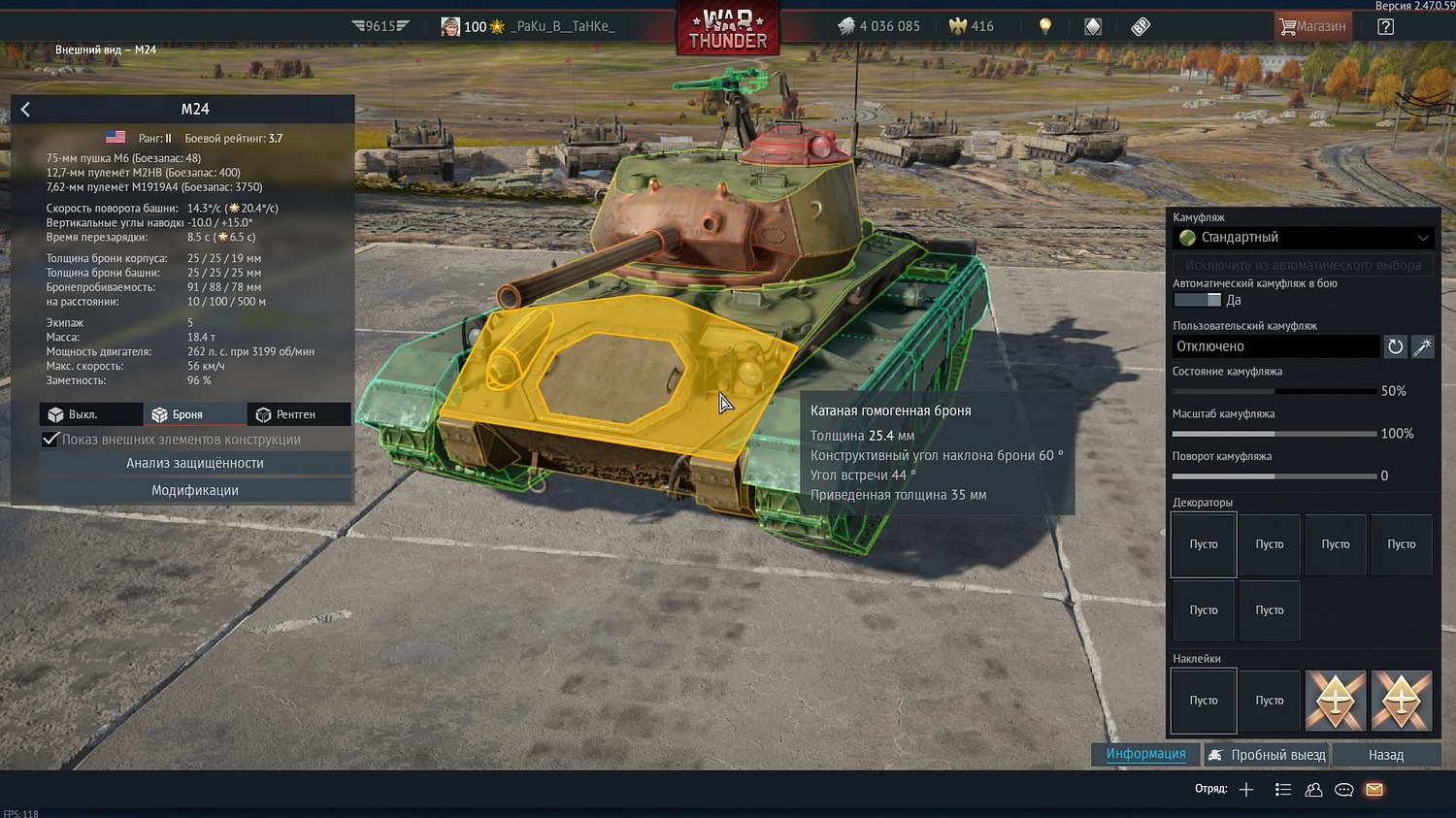Open the Информация tab
This screenshot has height=818, width=1456.
1145,754
